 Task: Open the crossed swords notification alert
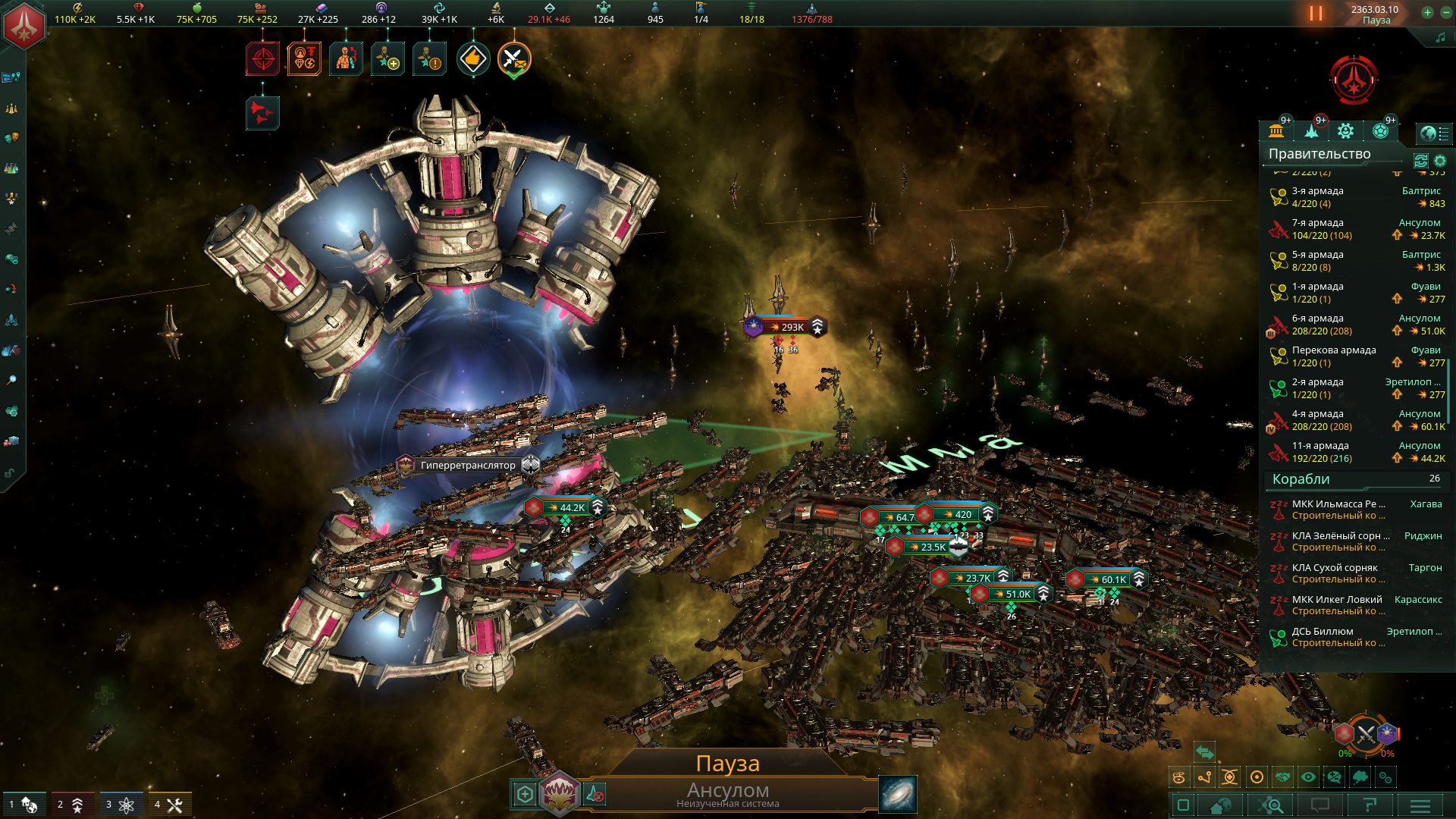click(x=514, y=59)
